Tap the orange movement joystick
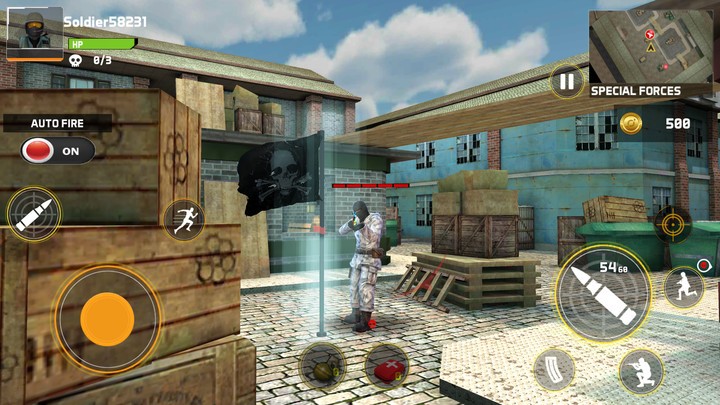 [x=107, y=319]
